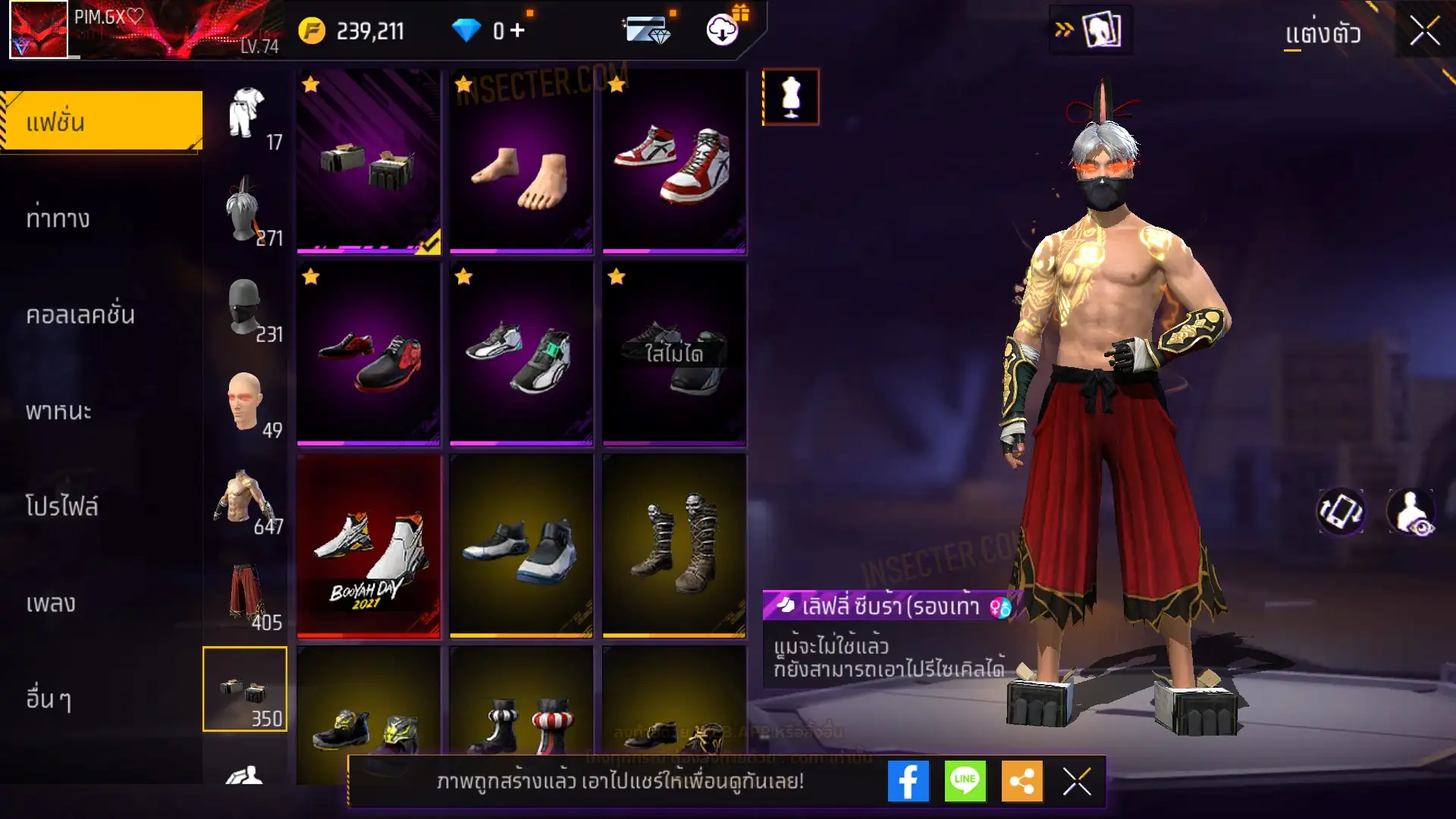Dismiss the share image banner
1456x819 pixels.
tap(1076, 781)
